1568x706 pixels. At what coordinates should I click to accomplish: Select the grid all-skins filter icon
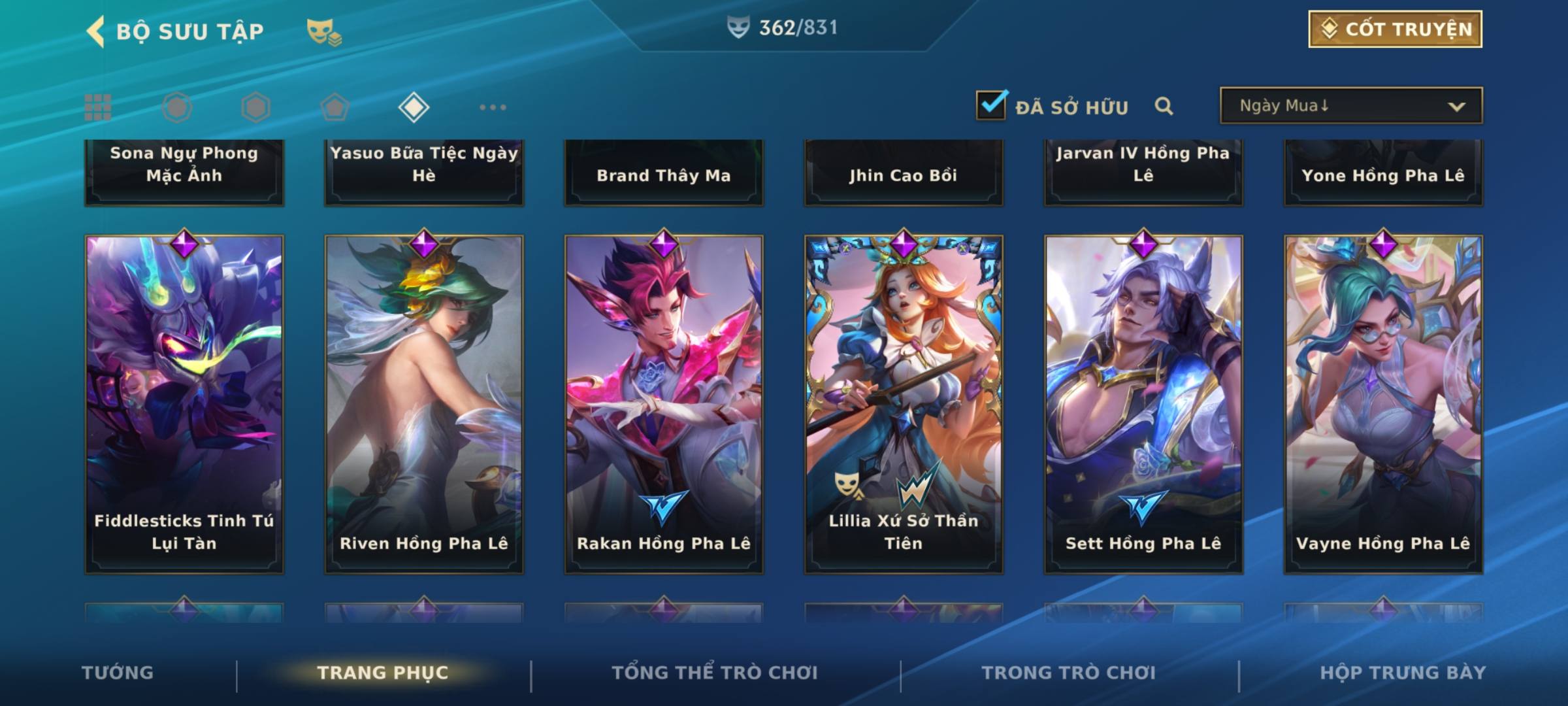click(98, 107)
